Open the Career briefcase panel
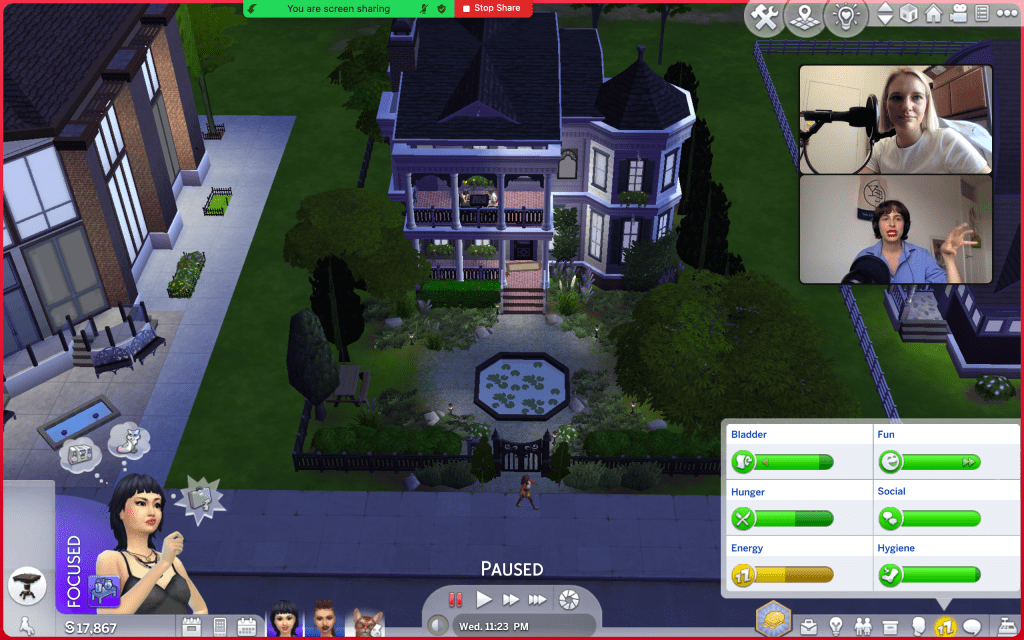The width and height of the screenshot is (1024, 640). [807, 627]
